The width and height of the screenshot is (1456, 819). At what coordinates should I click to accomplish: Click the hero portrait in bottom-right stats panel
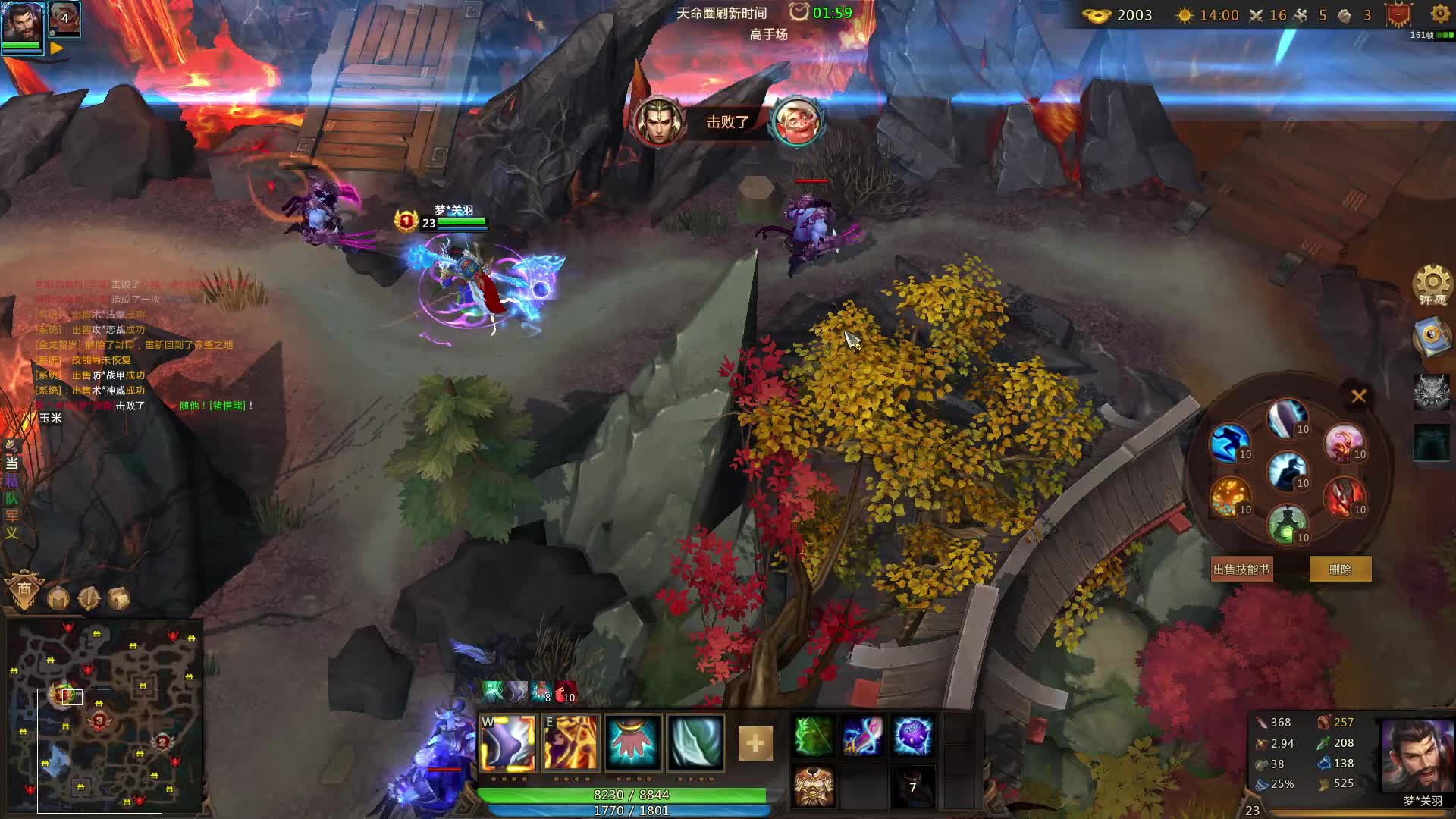tap(1417, 756)
